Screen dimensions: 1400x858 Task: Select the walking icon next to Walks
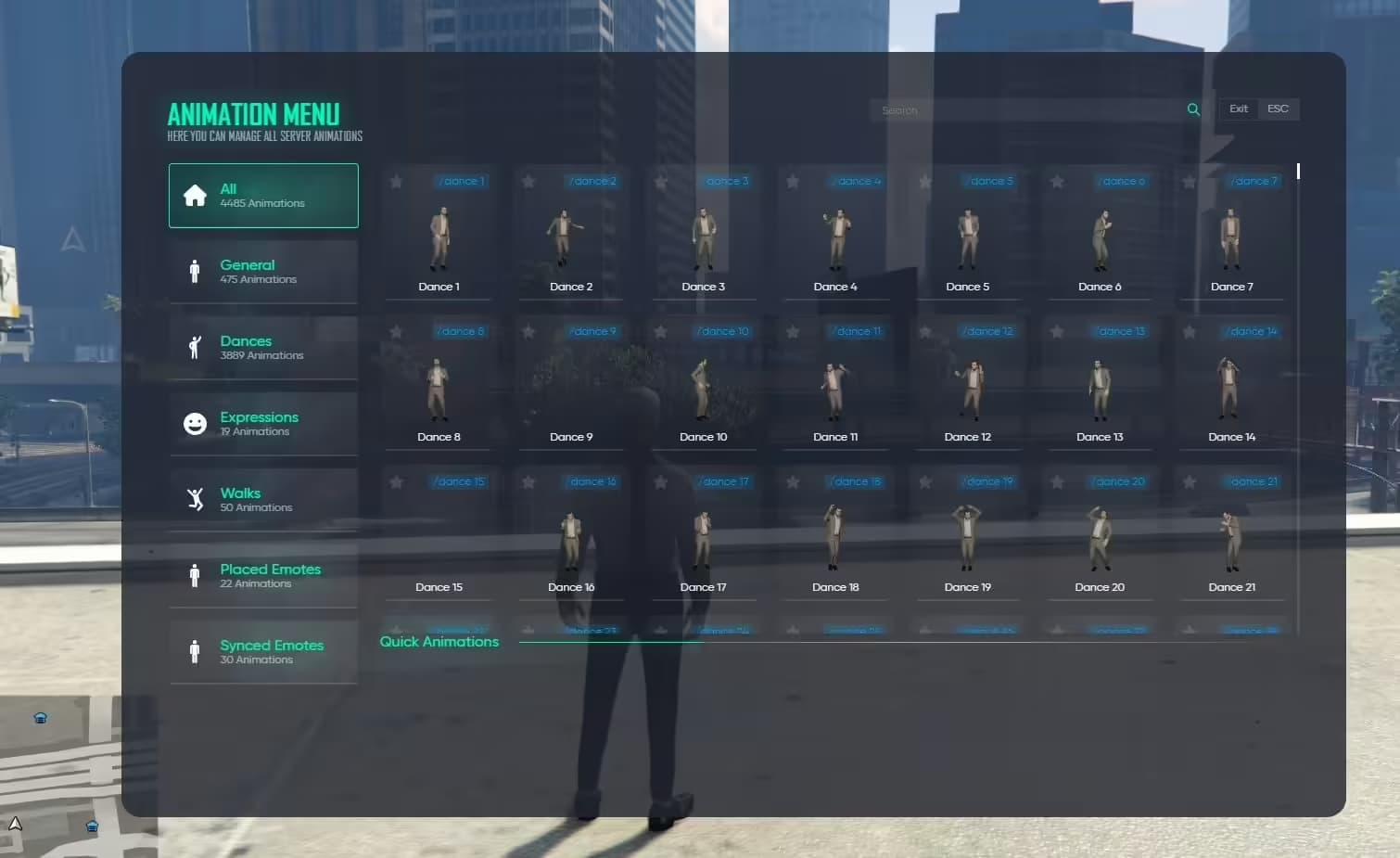click(x=196, y=499)
